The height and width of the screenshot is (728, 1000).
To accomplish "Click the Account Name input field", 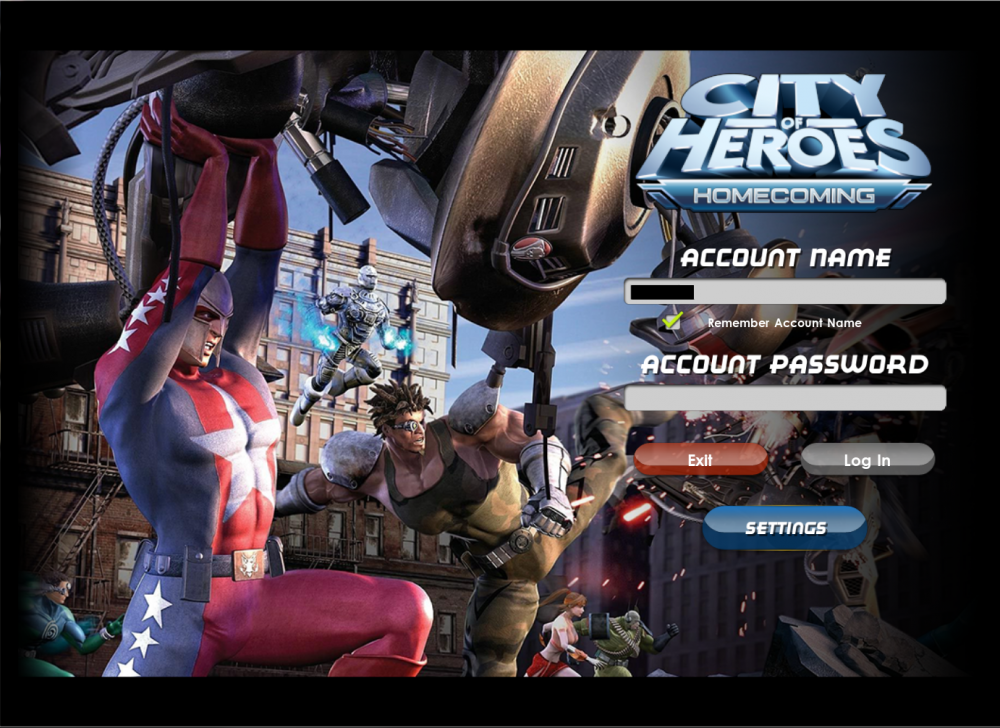I will (x=785, y=292).
